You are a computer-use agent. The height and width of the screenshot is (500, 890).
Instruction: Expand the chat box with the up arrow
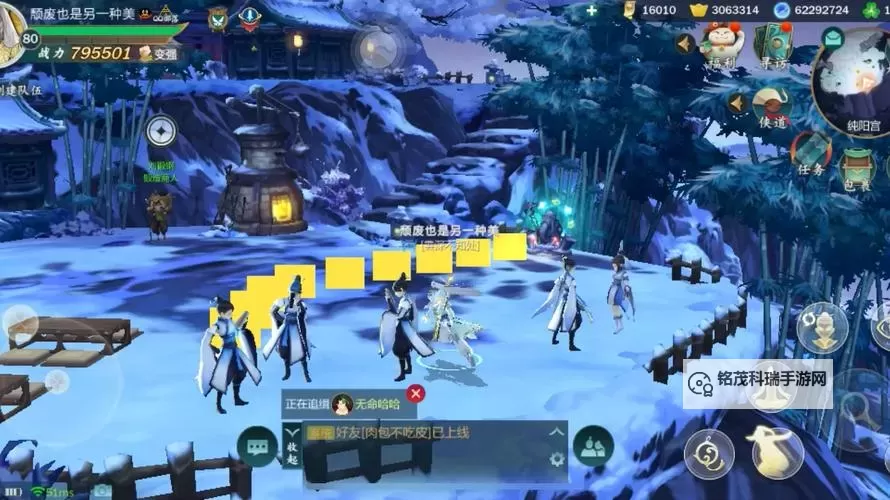click(x=557, y=432)
